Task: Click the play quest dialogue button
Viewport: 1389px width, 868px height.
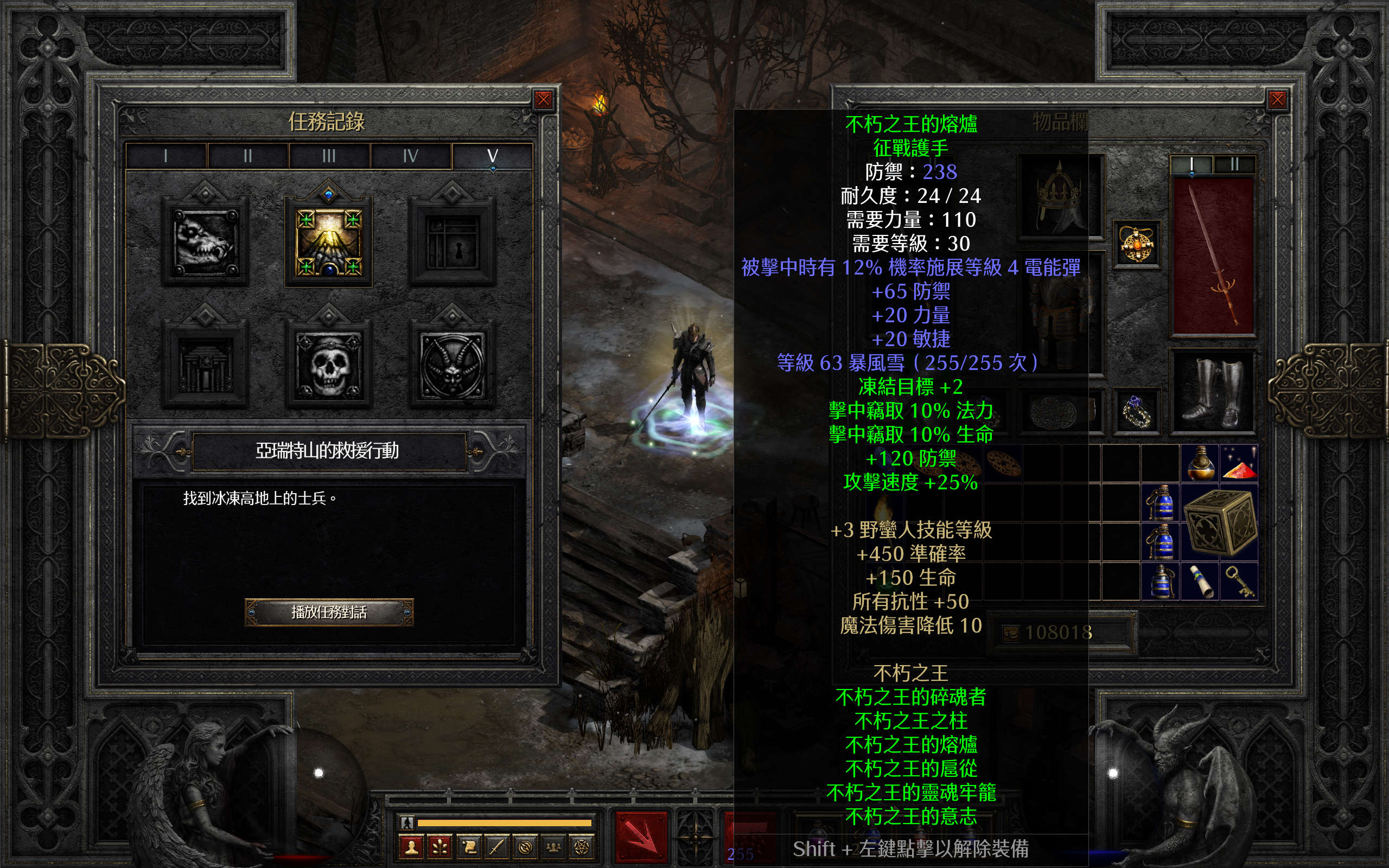Action: pos(329,612)
